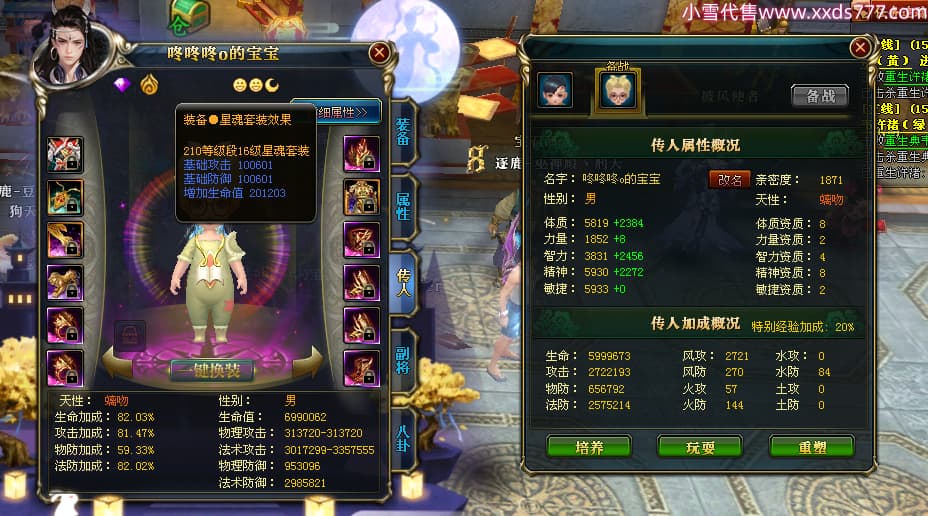Image resolution: width=928 pixels, height=516 pixels.
Task: Select the dark-haired heir portrait
Action: coord(555,90)
